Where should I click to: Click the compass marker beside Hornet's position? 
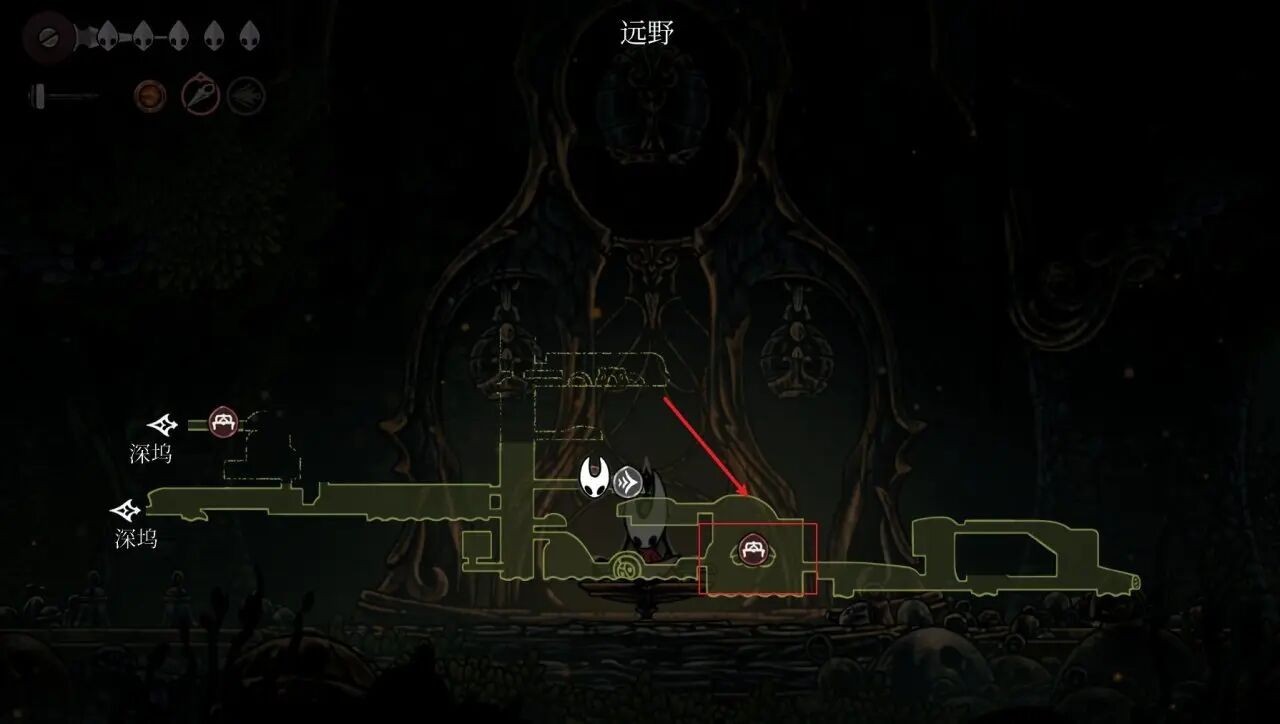coord(628,482)
